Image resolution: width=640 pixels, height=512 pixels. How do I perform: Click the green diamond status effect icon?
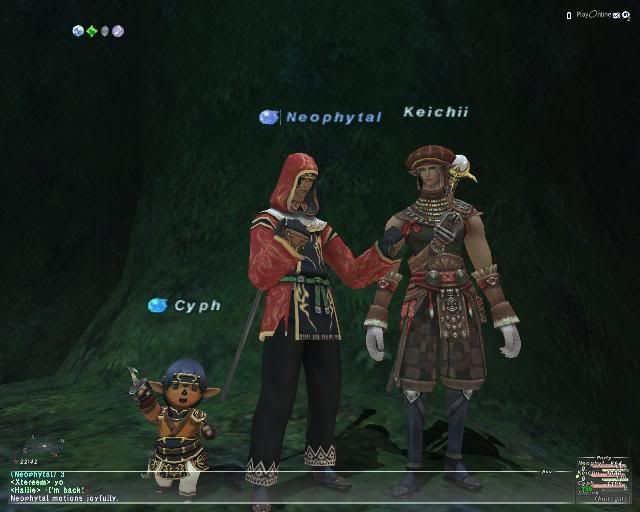91,31
